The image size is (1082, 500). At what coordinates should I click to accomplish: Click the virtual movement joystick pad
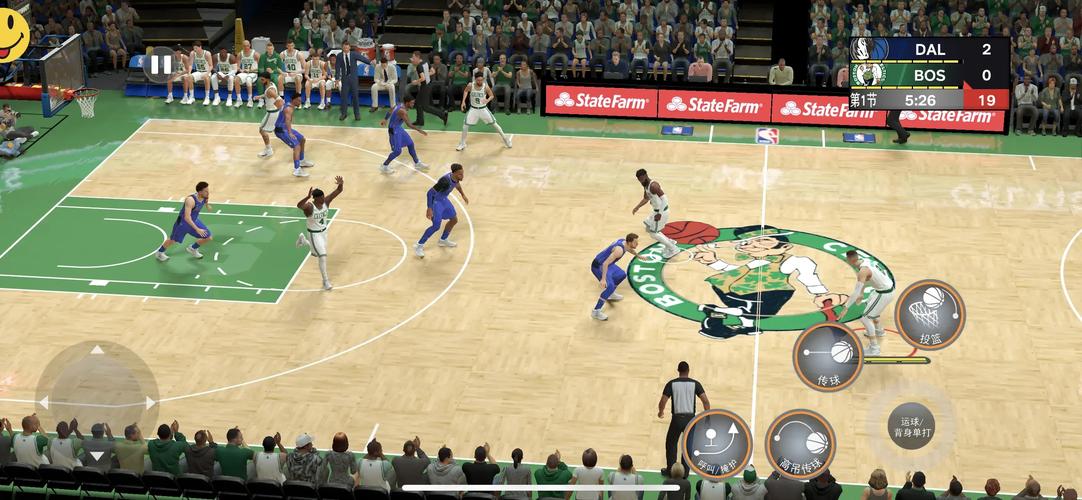[x=97, y=403]
